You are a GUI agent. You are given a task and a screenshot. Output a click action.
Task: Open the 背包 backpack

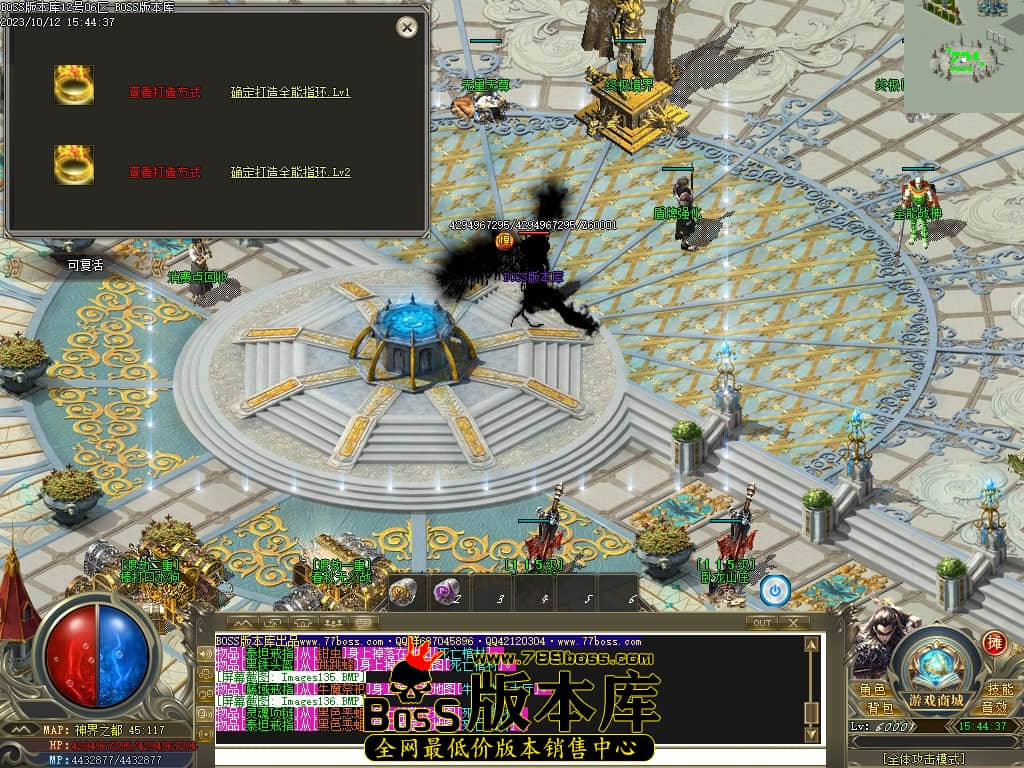880,708
